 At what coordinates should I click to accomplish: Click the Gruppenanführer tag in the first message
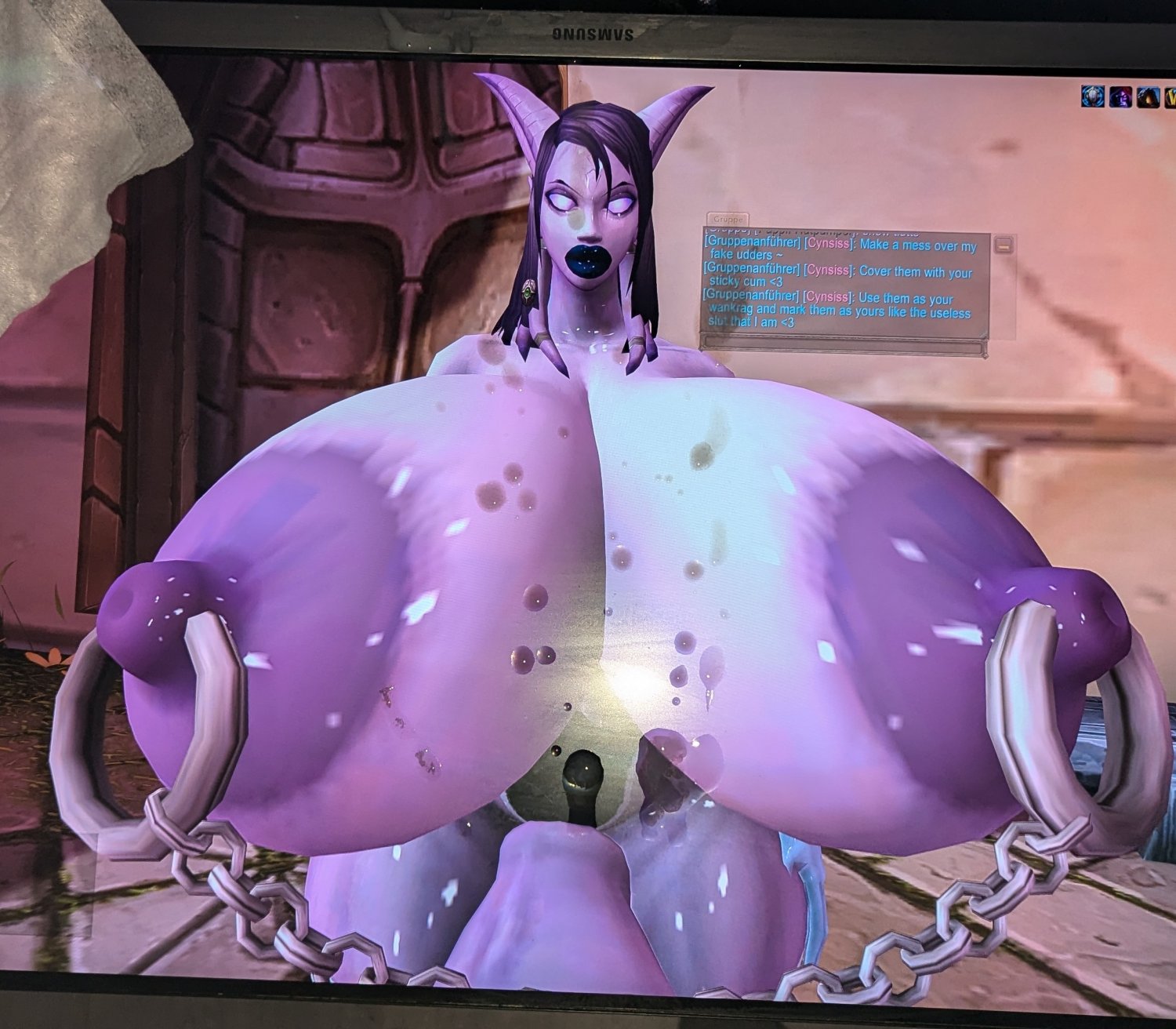coord(753,243)
